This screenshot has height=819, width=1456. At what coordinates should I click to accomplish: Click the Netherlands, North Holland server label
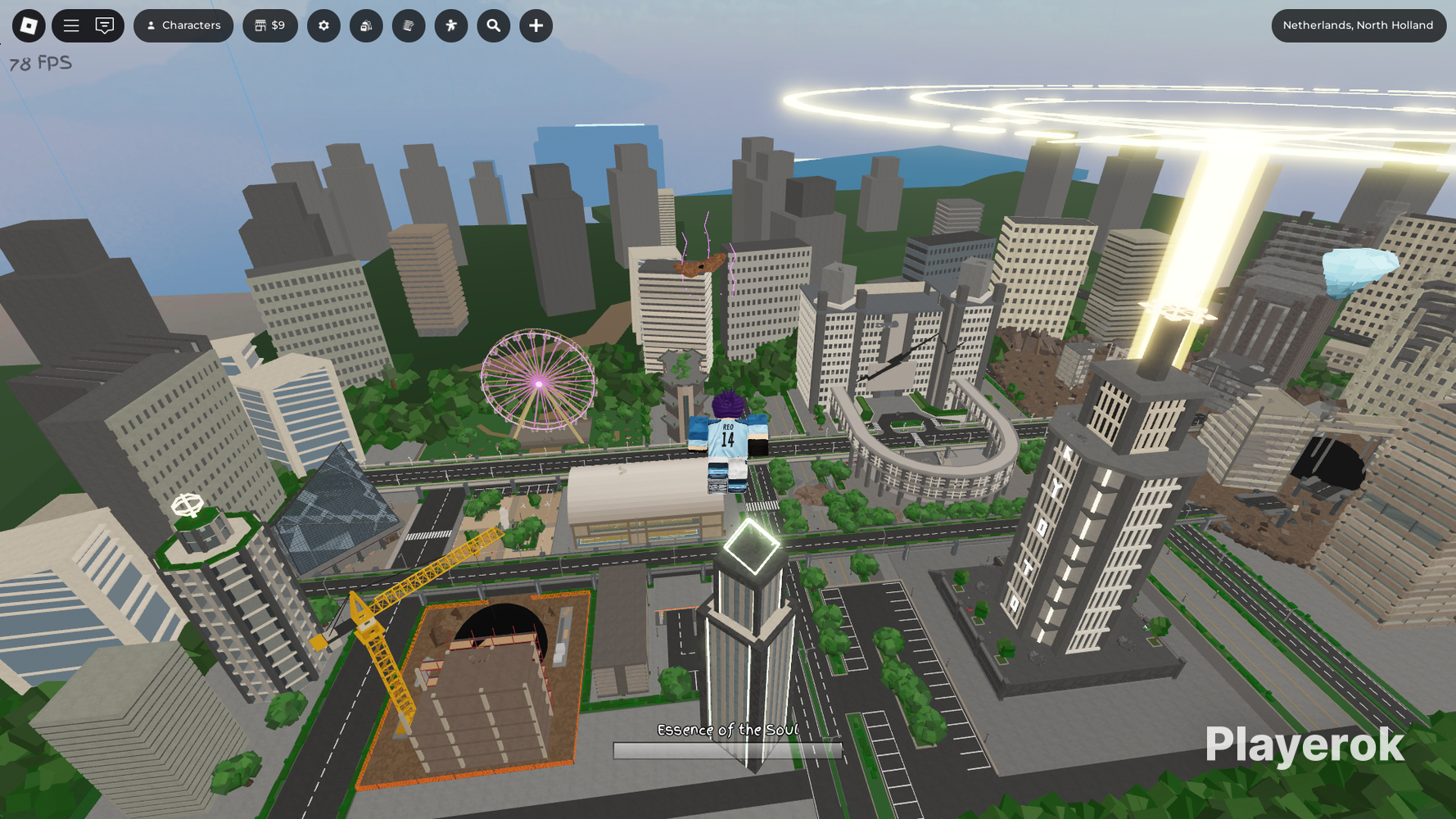[1359, 25]
